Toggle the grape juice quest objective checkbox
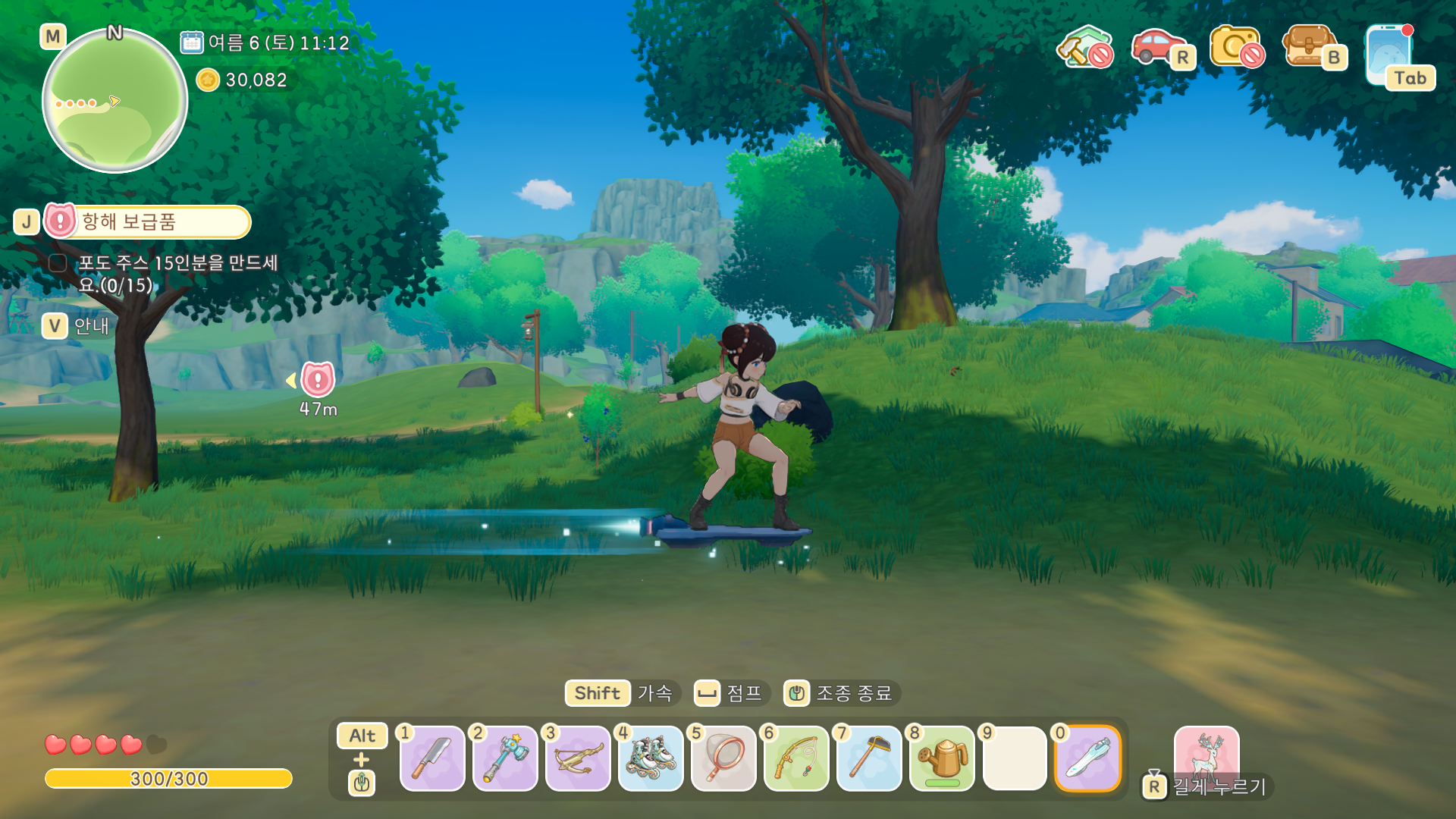This screenshot has height=819, width=1456. (58, 263)
